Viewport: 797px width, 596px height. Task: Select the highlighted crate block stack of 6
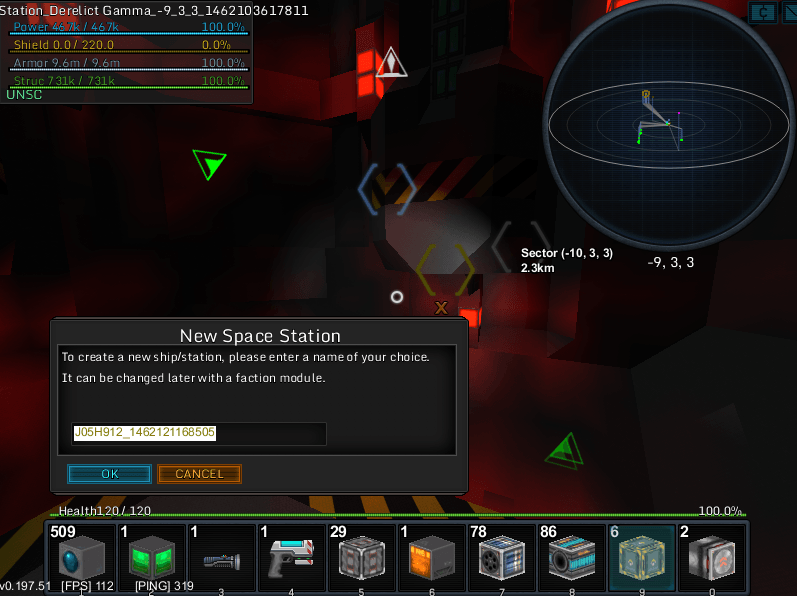click(x=641, y=558)
